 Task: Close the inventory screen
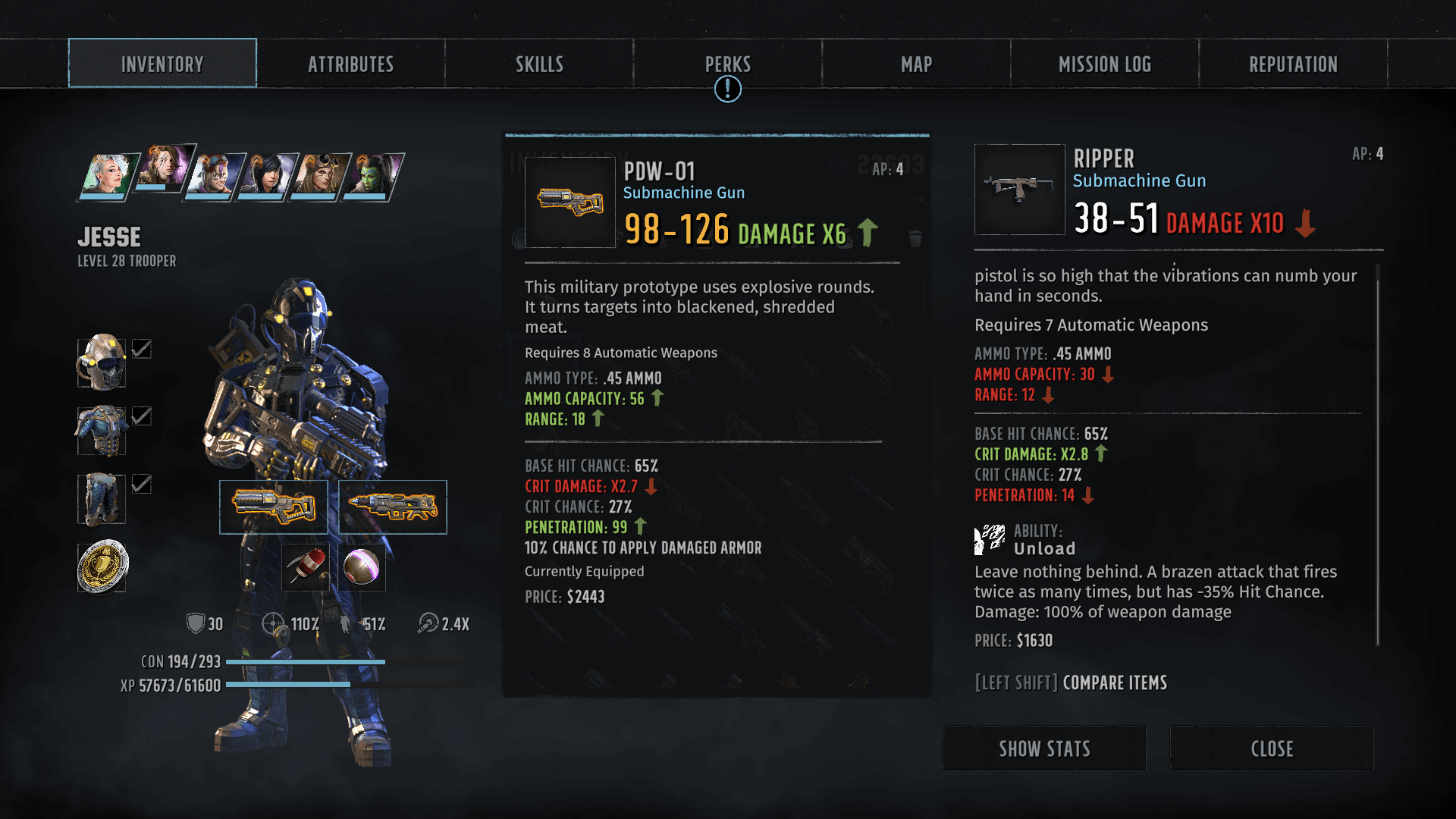click(x=1272, y=748)
